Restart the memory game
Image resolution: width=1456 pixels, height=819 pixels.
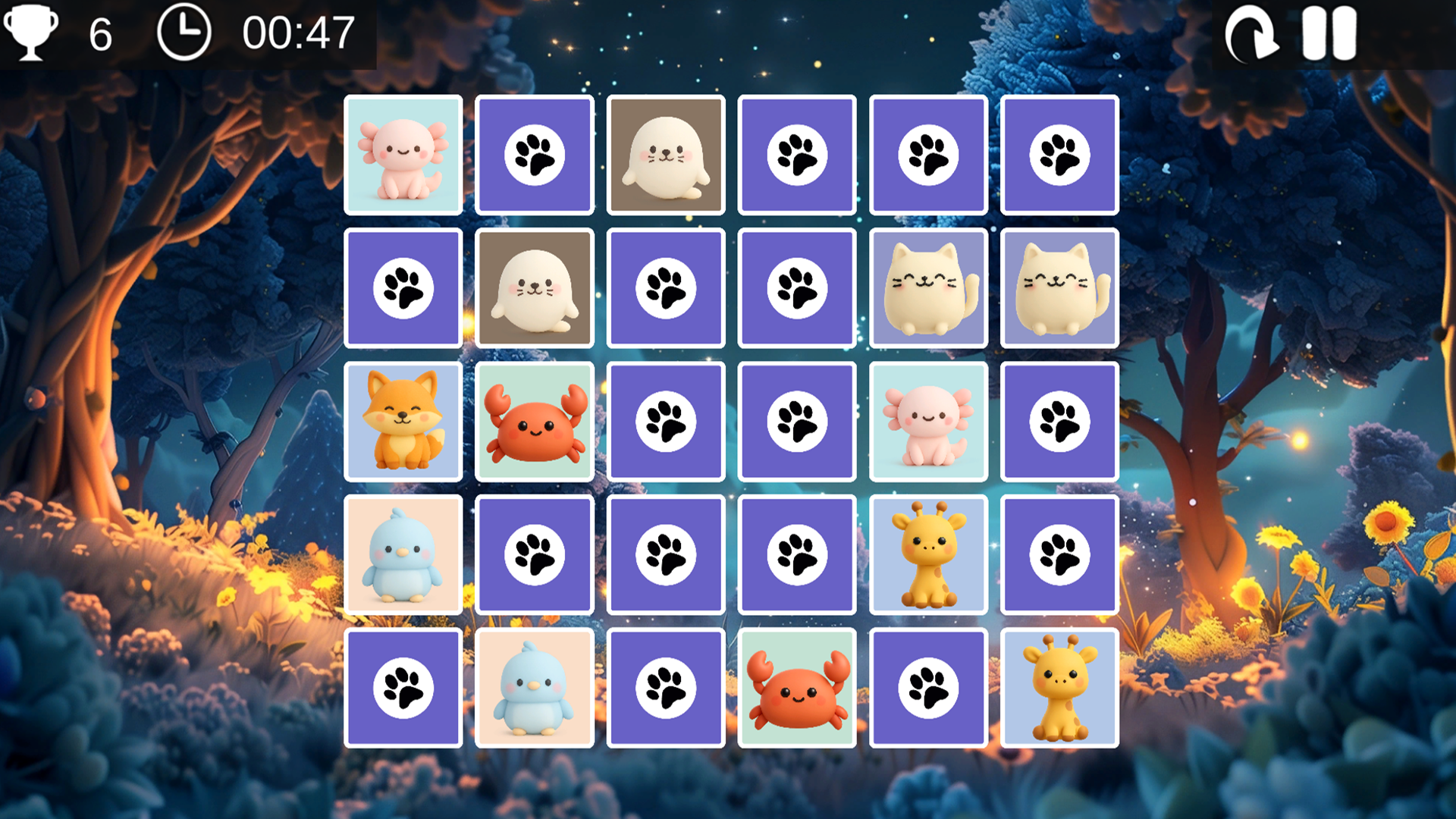pyautogui.click(x=1253, y=33)
